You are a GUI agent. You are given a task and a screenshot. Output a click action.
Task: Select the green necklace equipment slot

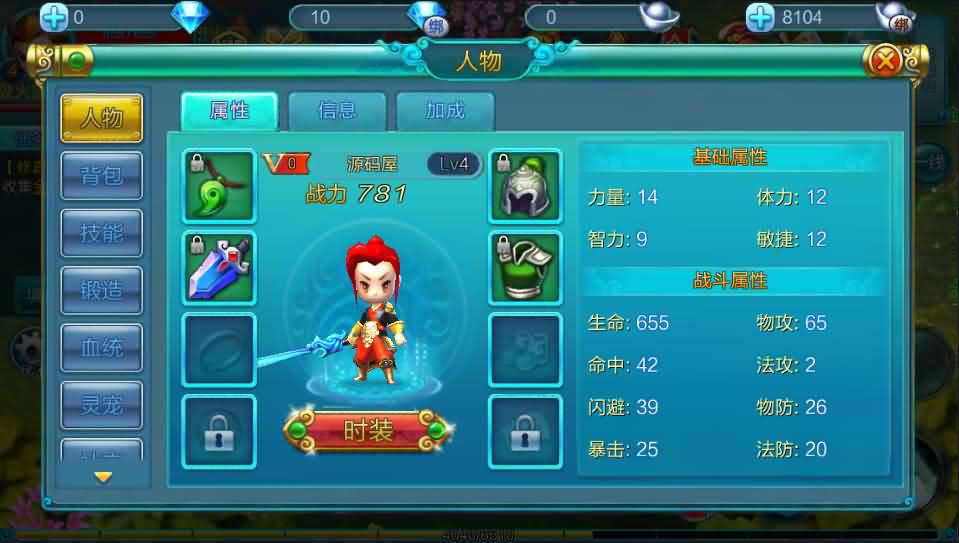[x=219, y=186]
